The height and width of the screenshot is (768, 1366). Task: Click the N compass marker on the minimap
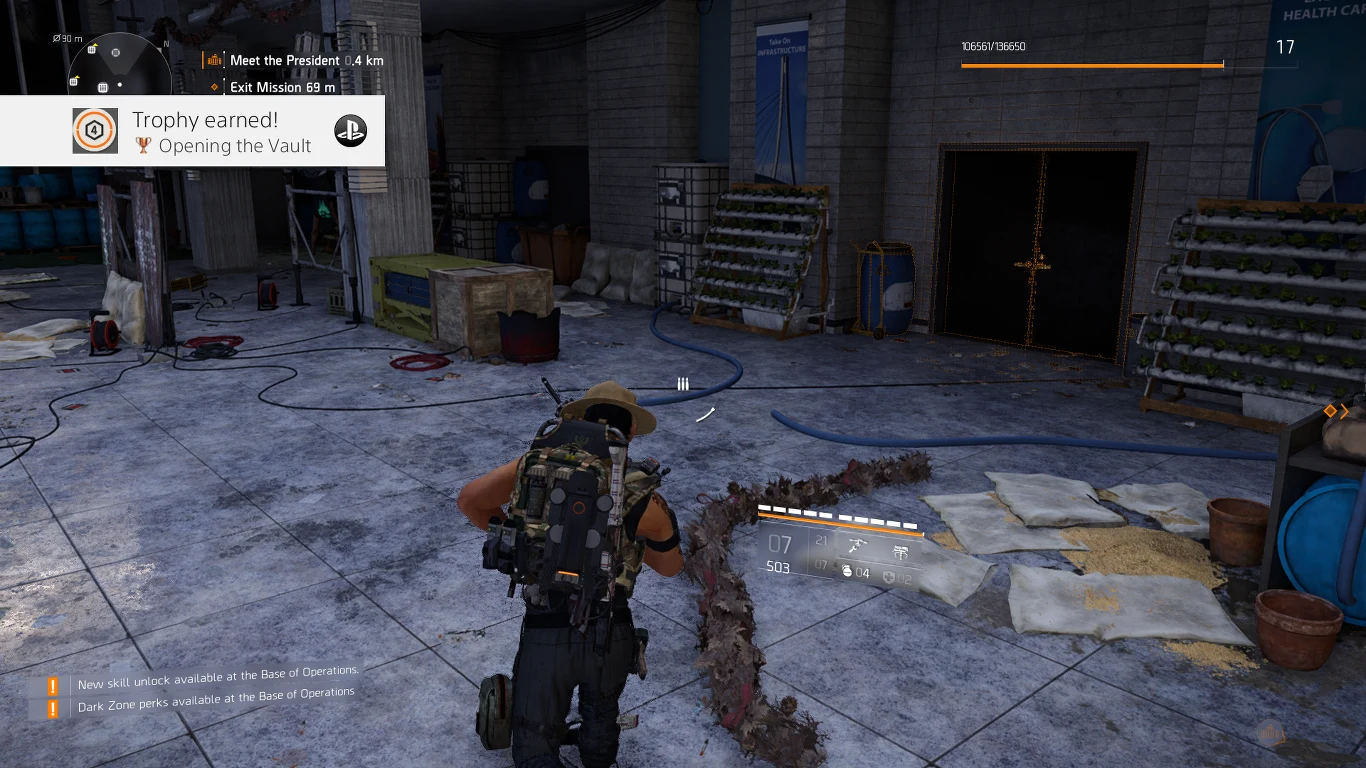pyautogui.click(x=165, y=43)
